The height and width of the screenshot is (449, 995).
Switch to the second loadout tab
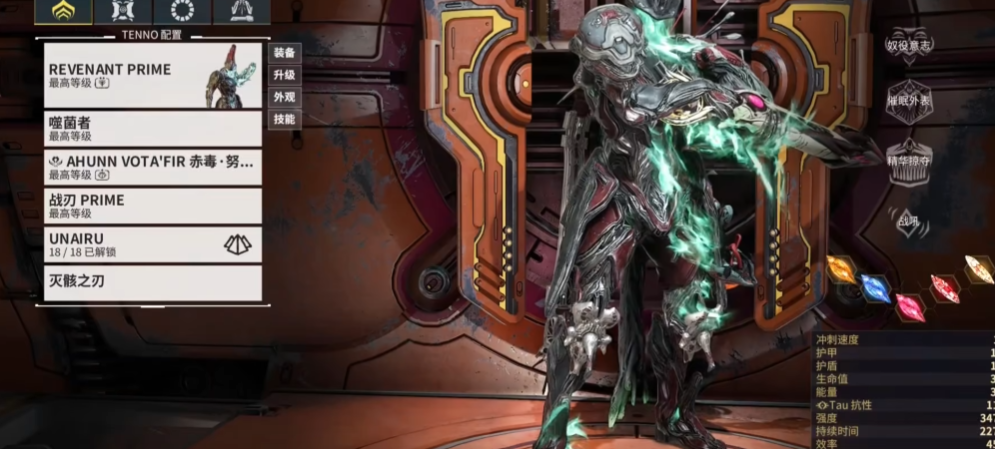tap(123, 12)
